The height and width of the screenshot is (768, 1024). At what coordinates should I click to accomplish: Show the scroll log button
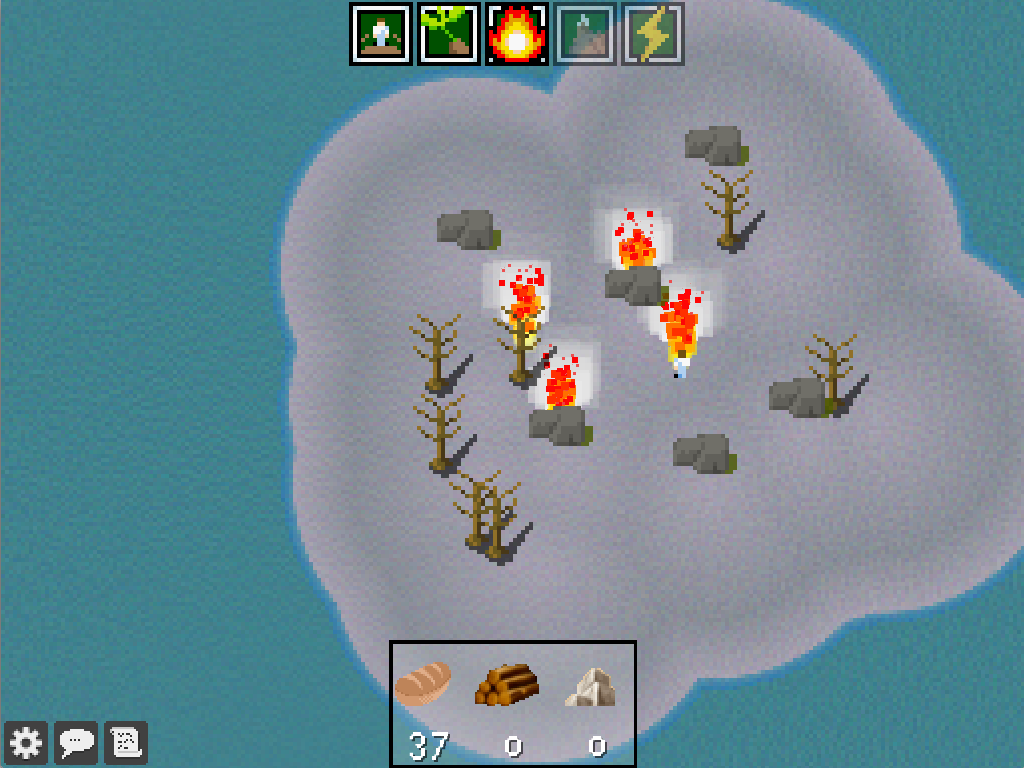coord(126,742)
